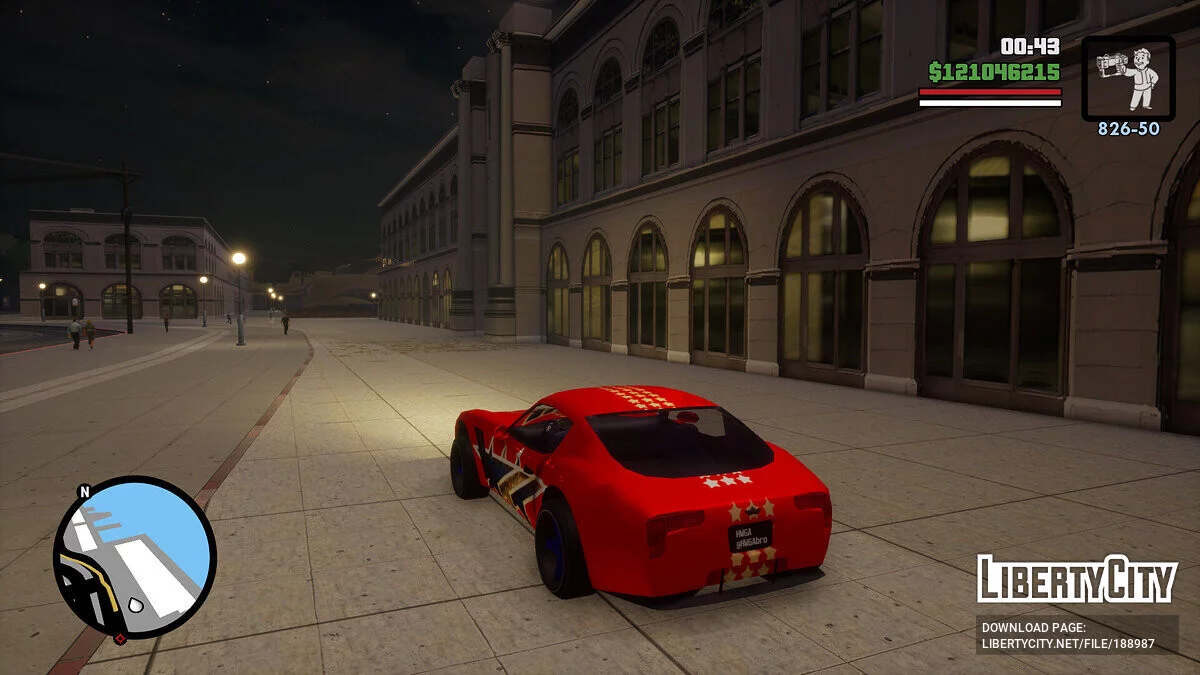Visit the LibertyCity download page link

pos(1068,636)
